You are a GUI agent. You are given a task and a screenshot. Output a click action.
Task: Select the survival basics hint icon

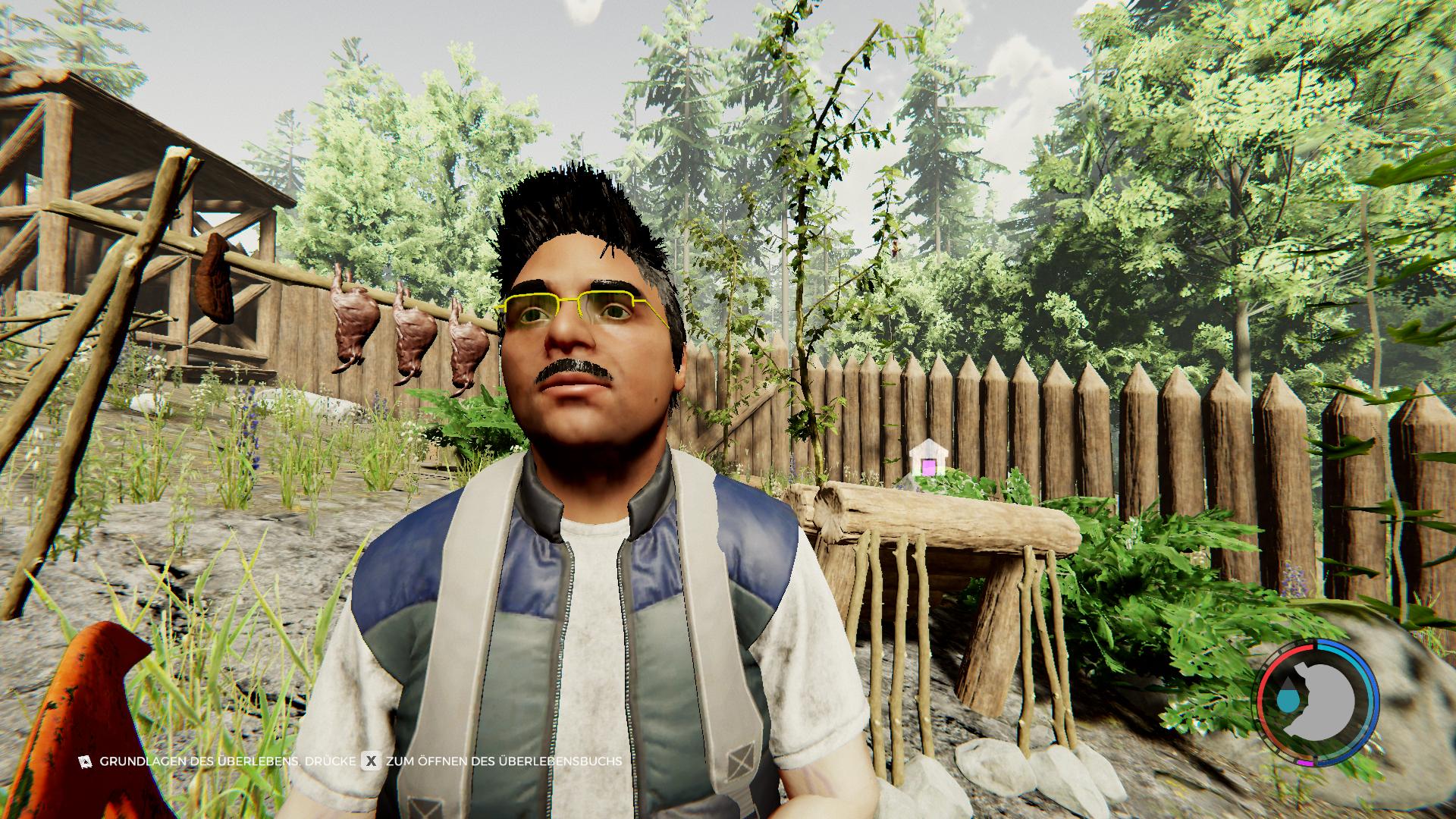(85, 761)
